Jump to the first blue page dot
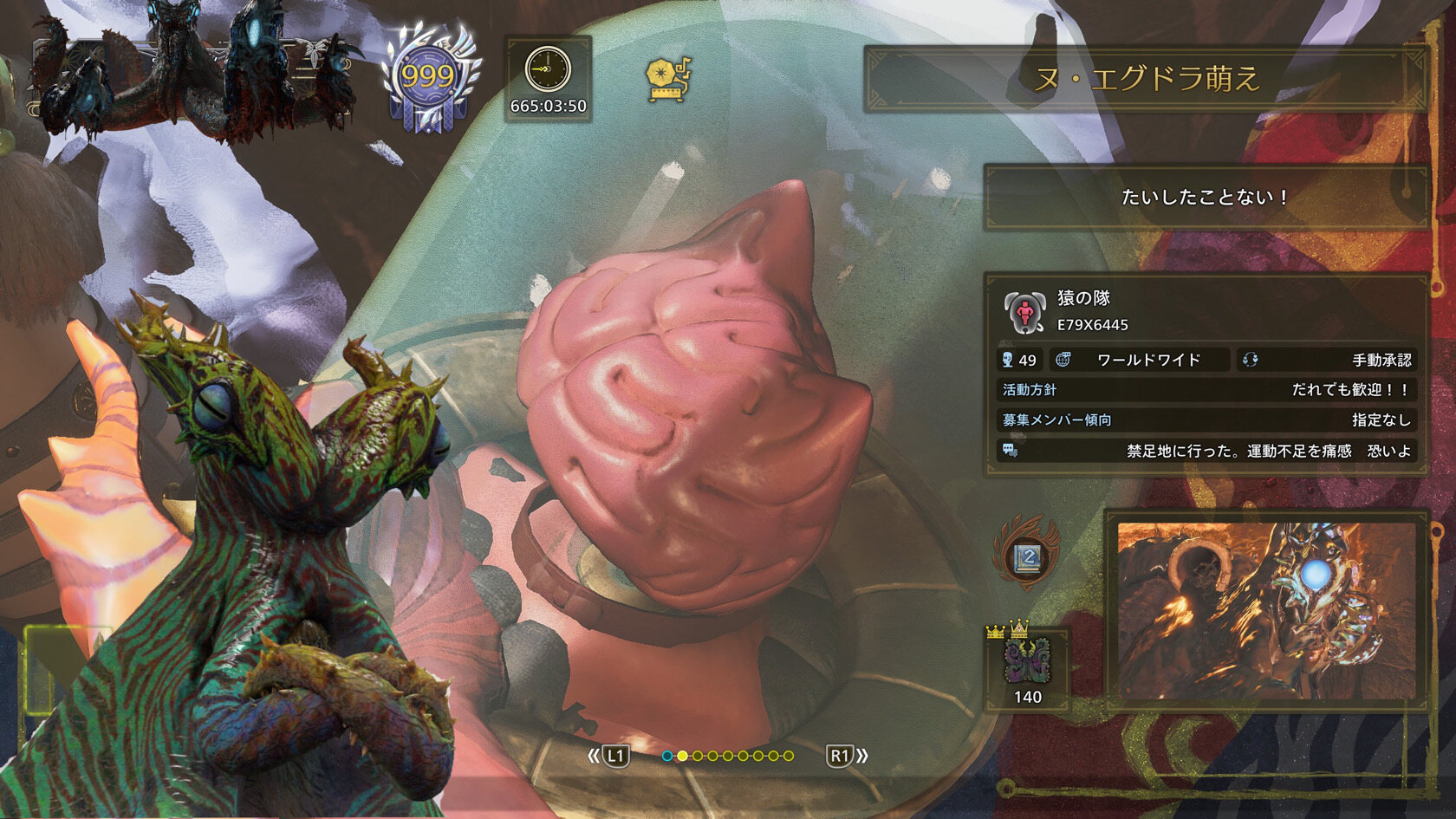1456x819 pixels. point(666,756)
